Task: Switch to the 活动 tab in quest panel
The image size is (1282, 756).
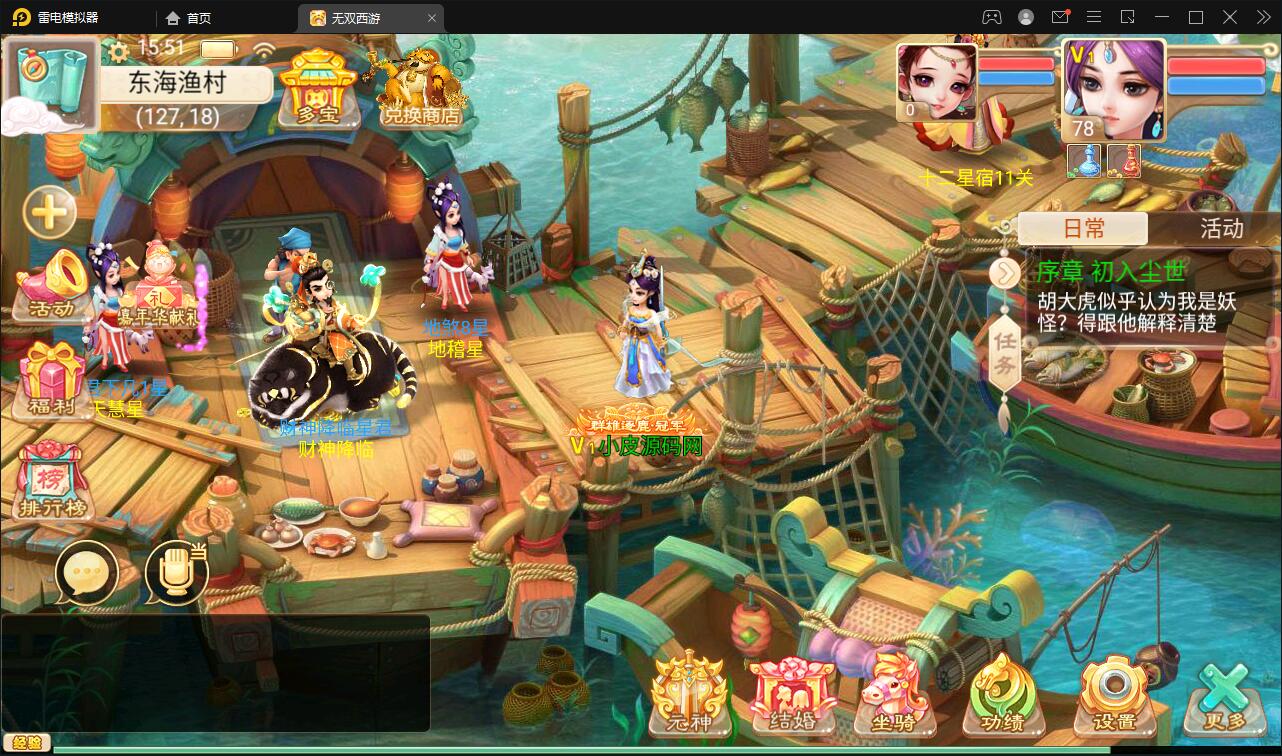Action: [1221, 229]
